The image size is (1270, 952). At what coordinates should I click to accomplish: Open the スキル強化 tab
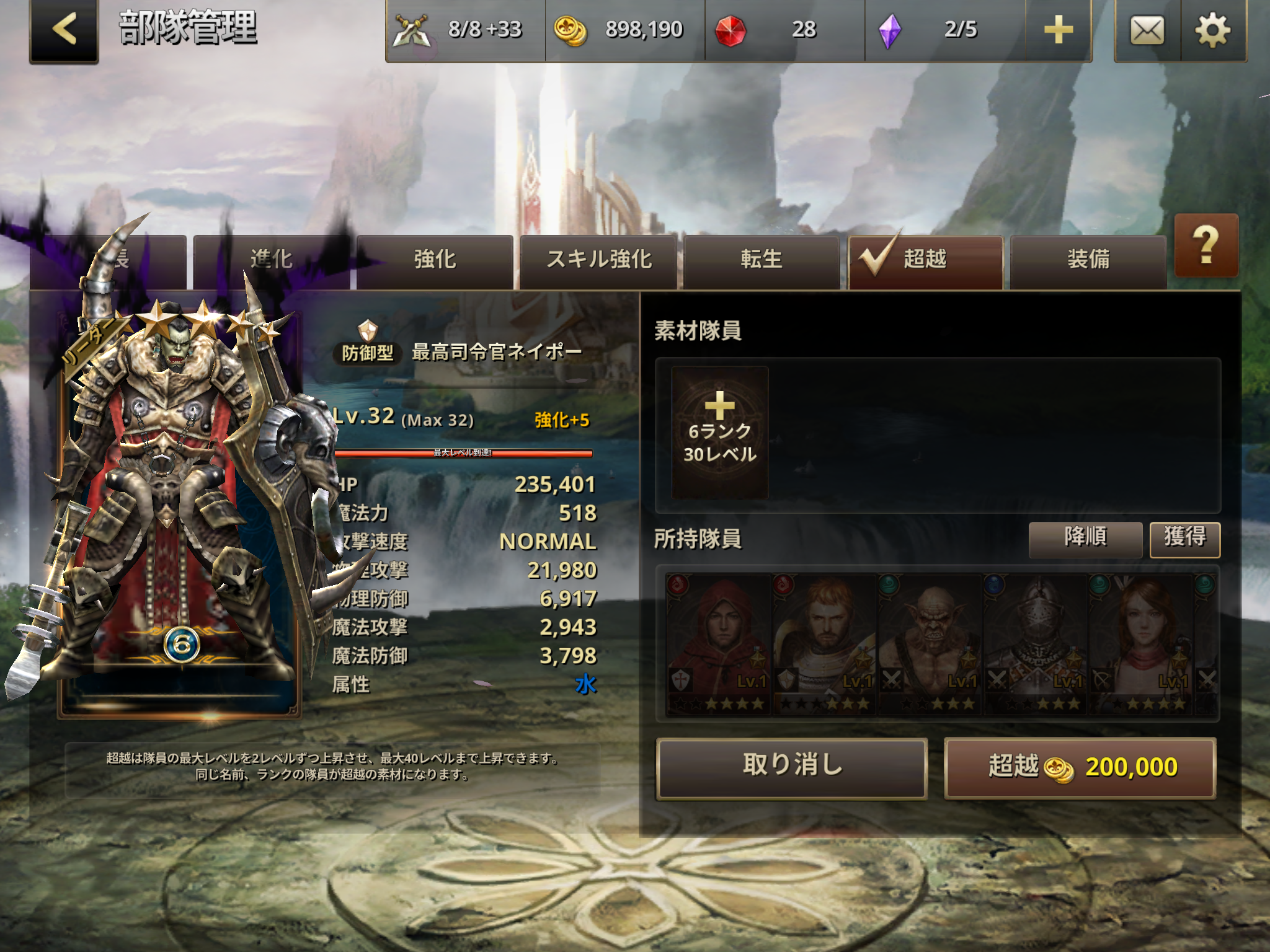click(x=598, y=260)
